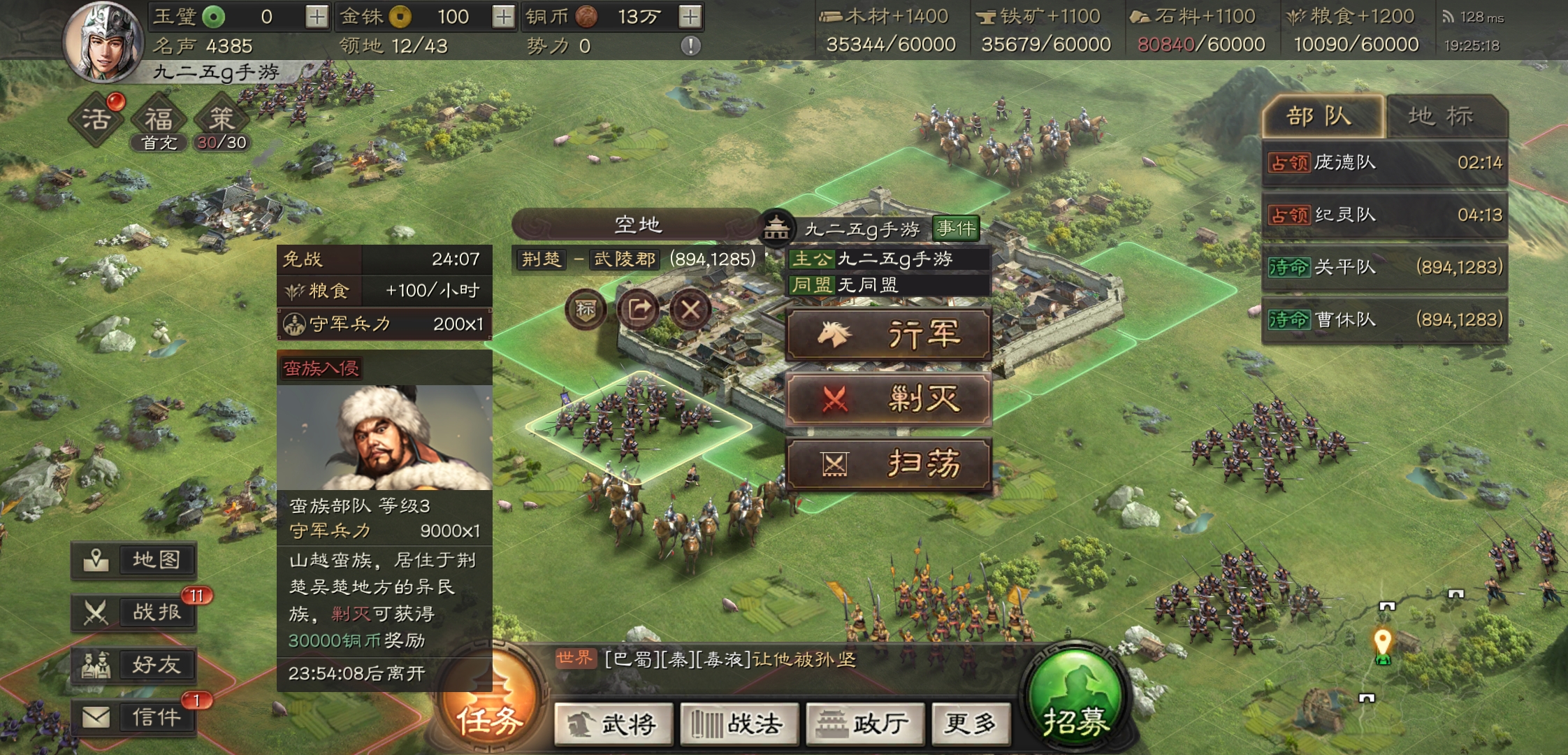
Task: Order 行军 march to the city
Action: coord(890,334)
